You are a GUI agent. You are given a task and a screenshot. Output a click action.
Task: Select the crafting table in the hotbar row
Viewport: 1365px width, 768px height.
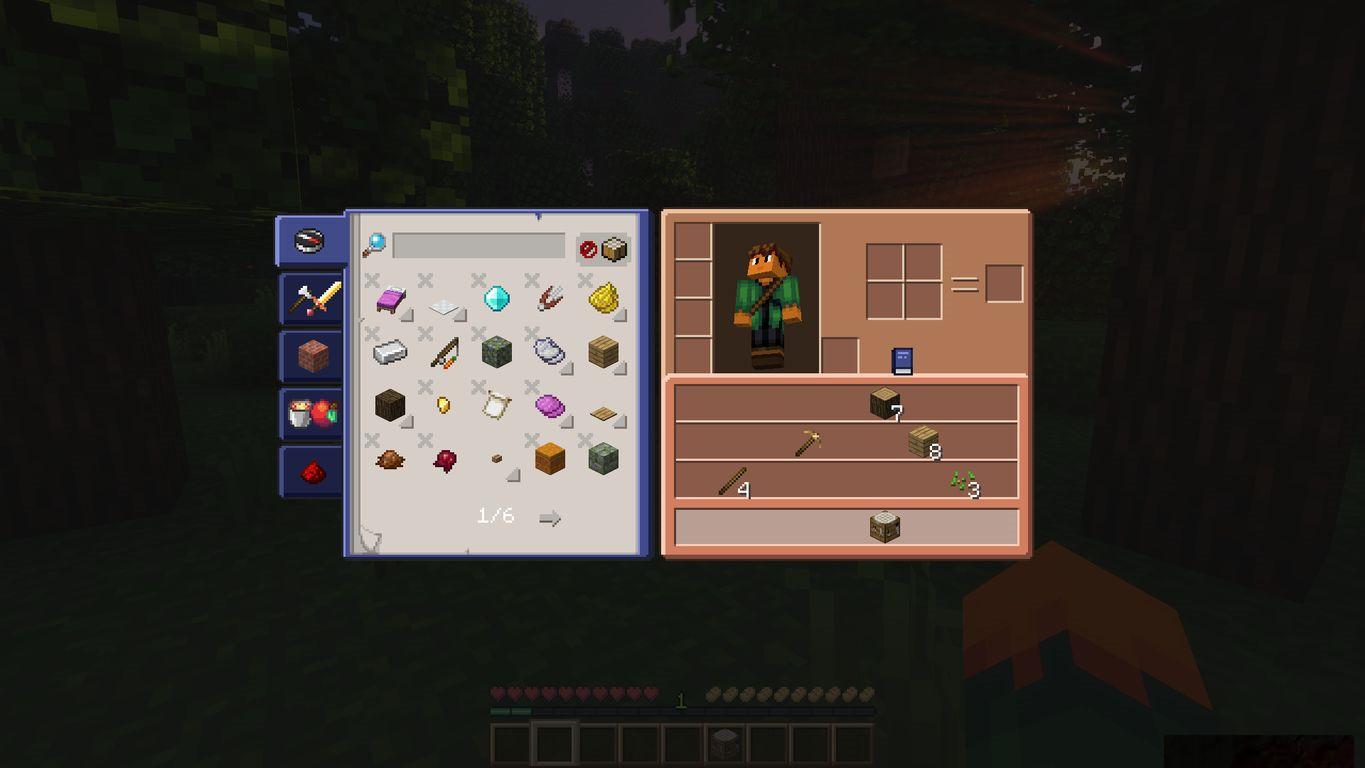click(x=885, y=527)
